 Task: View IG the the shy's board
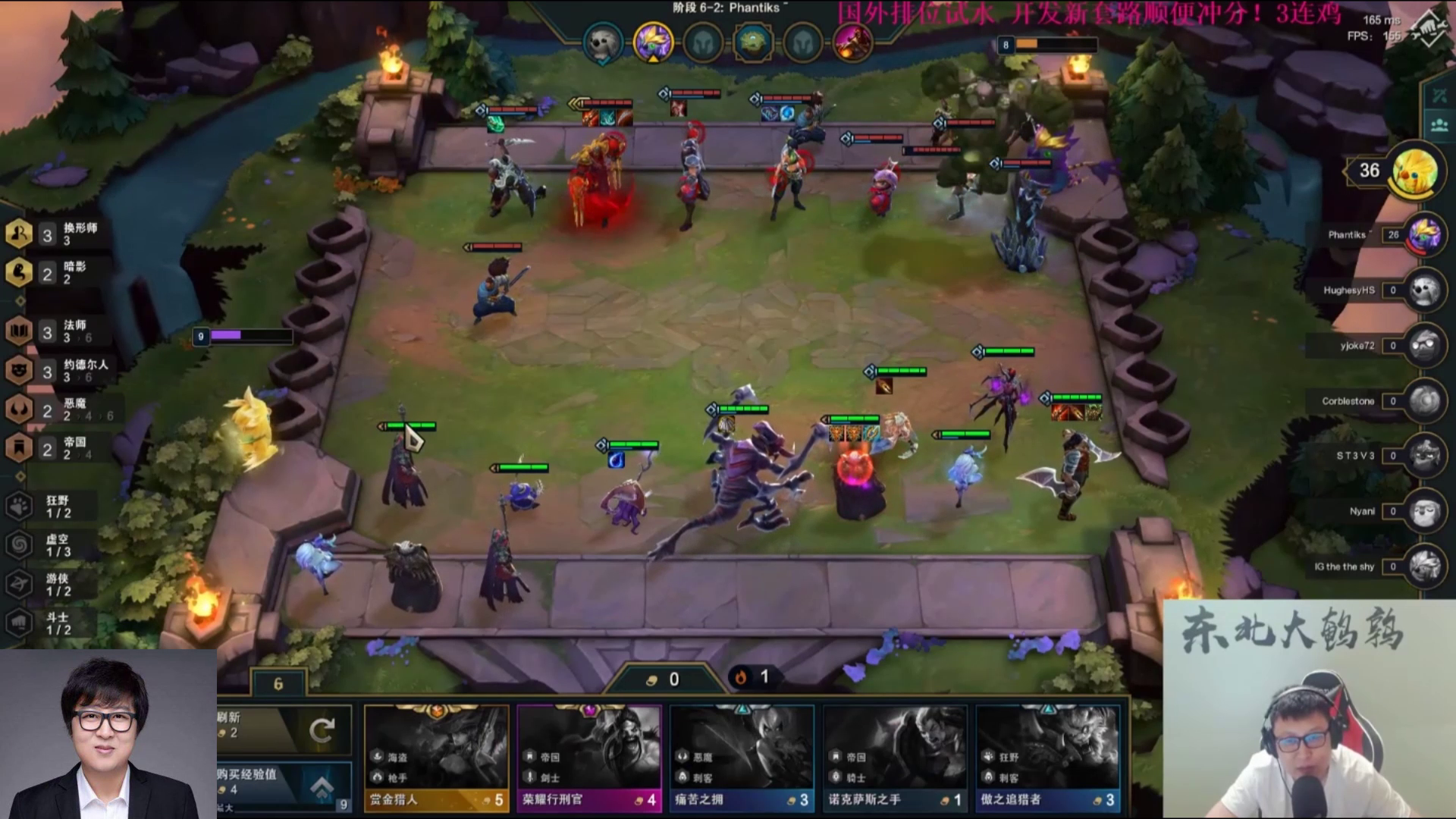coord(1424,566)
